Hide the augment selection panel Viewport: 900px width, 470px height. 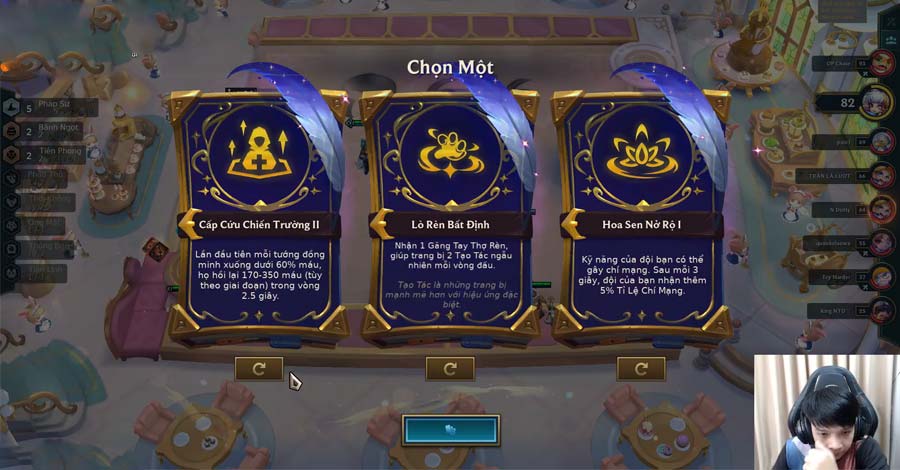(x=450, y=429)
